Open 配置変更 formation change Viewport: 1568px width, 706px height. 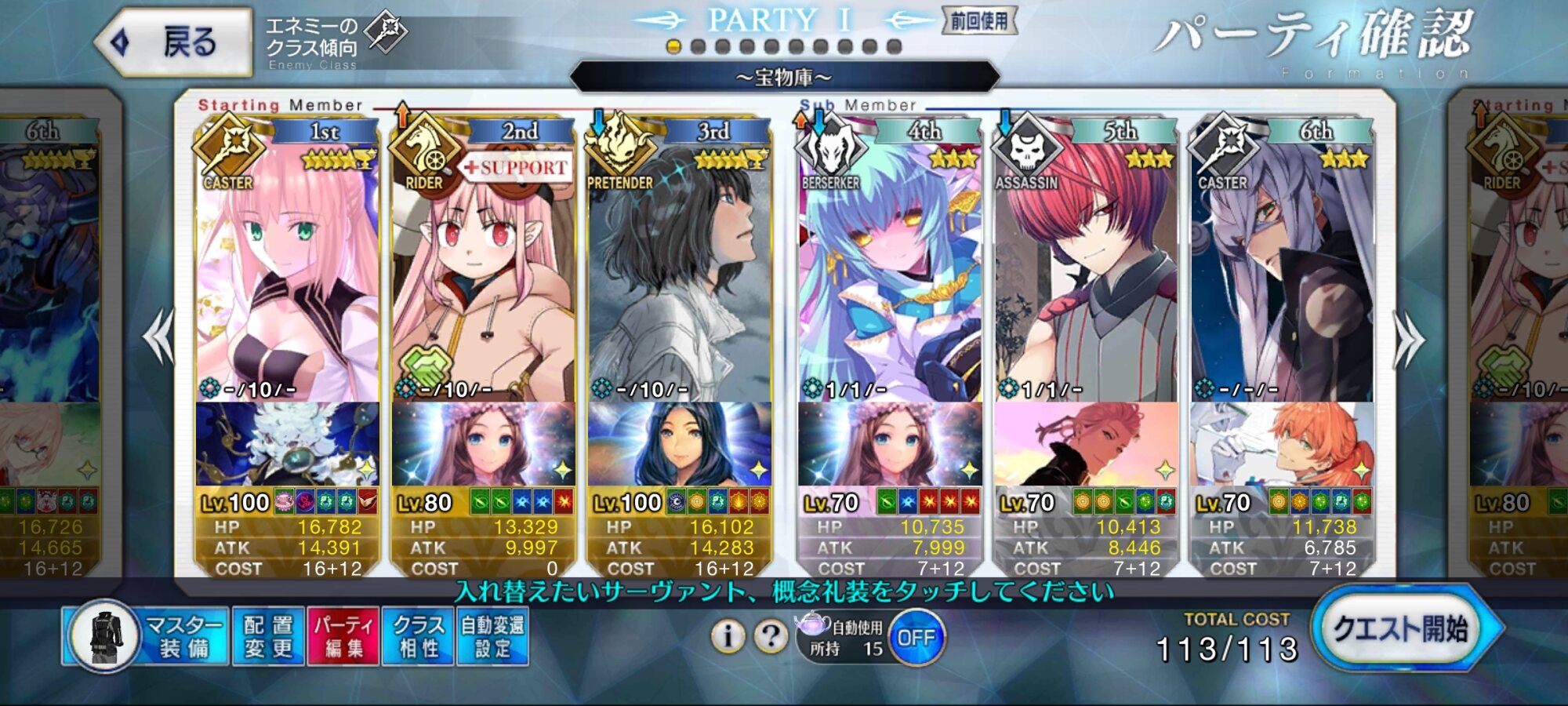pos(268,636)
